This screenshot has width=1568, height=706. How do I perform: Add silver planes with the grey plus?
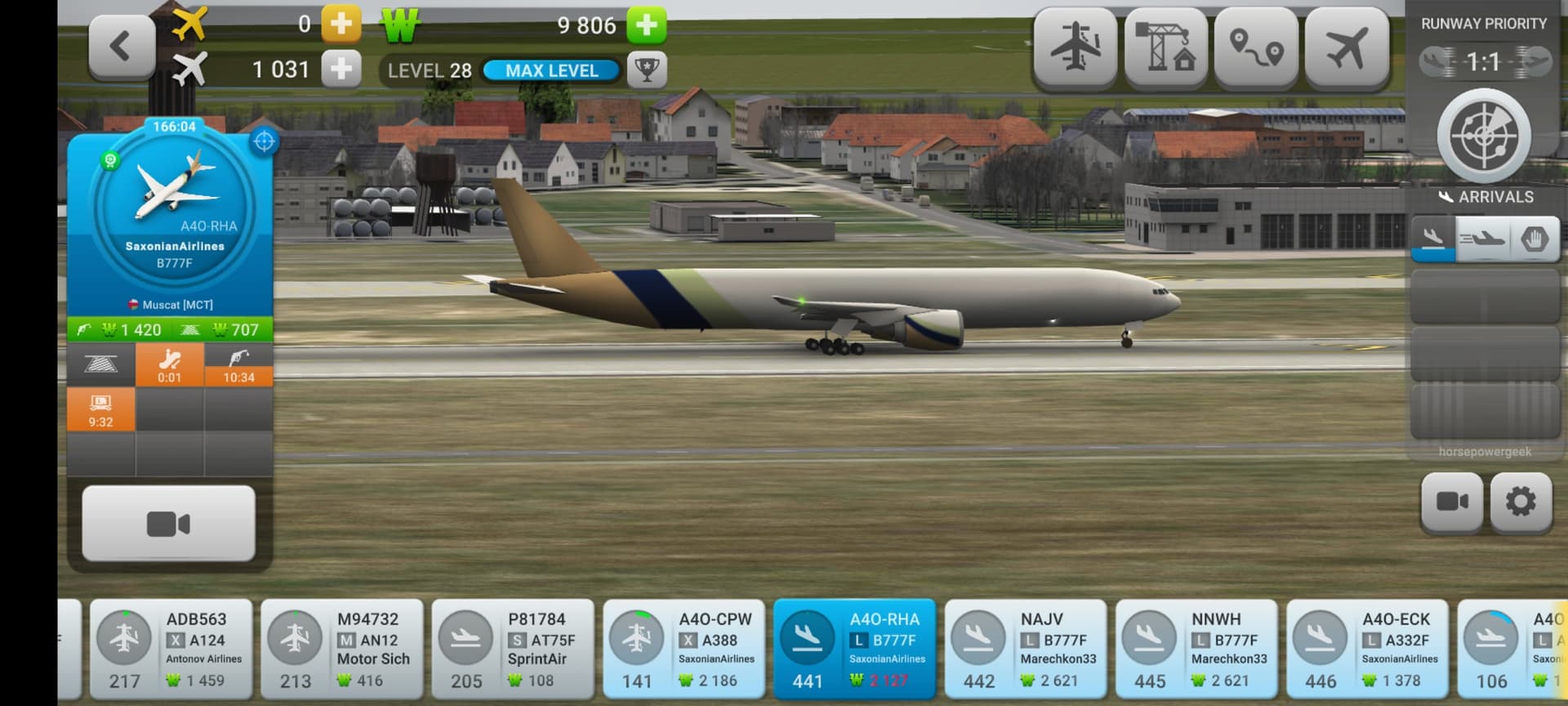[x=341, y=69]
